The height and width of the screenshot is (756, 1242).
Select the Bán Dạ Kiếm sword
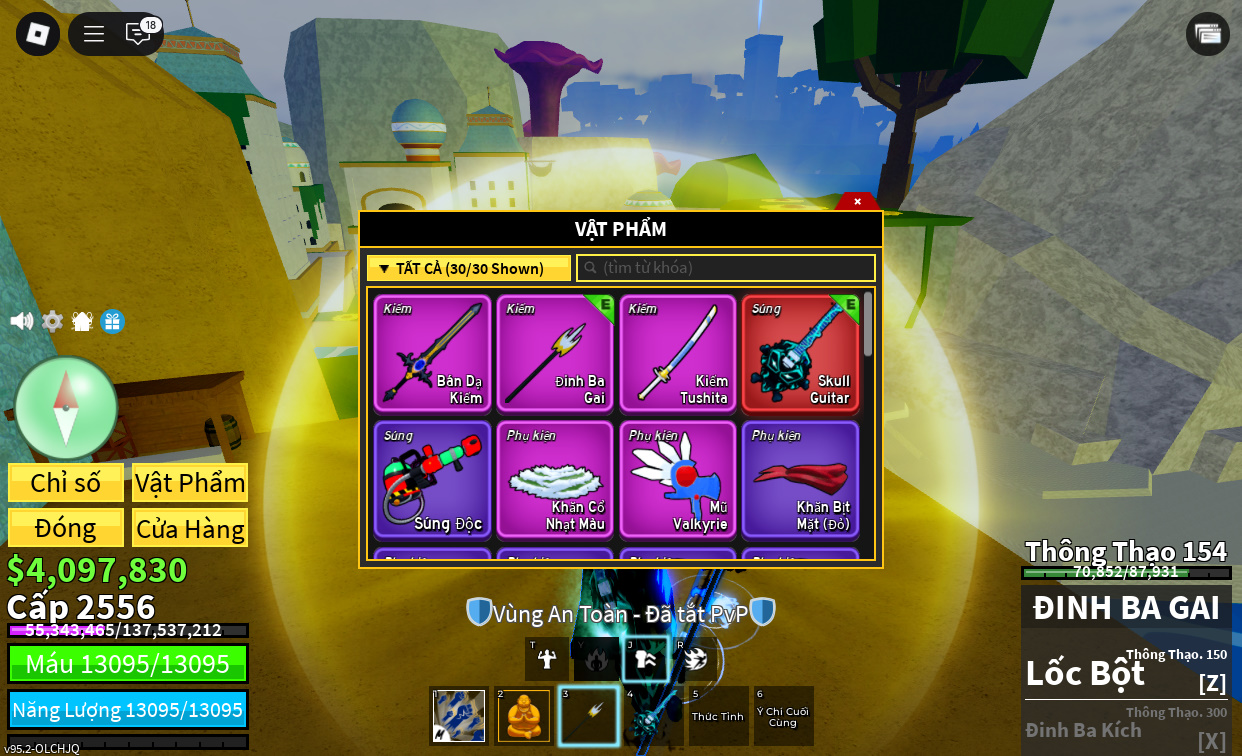pyautogui.click(x=433, y=353)
